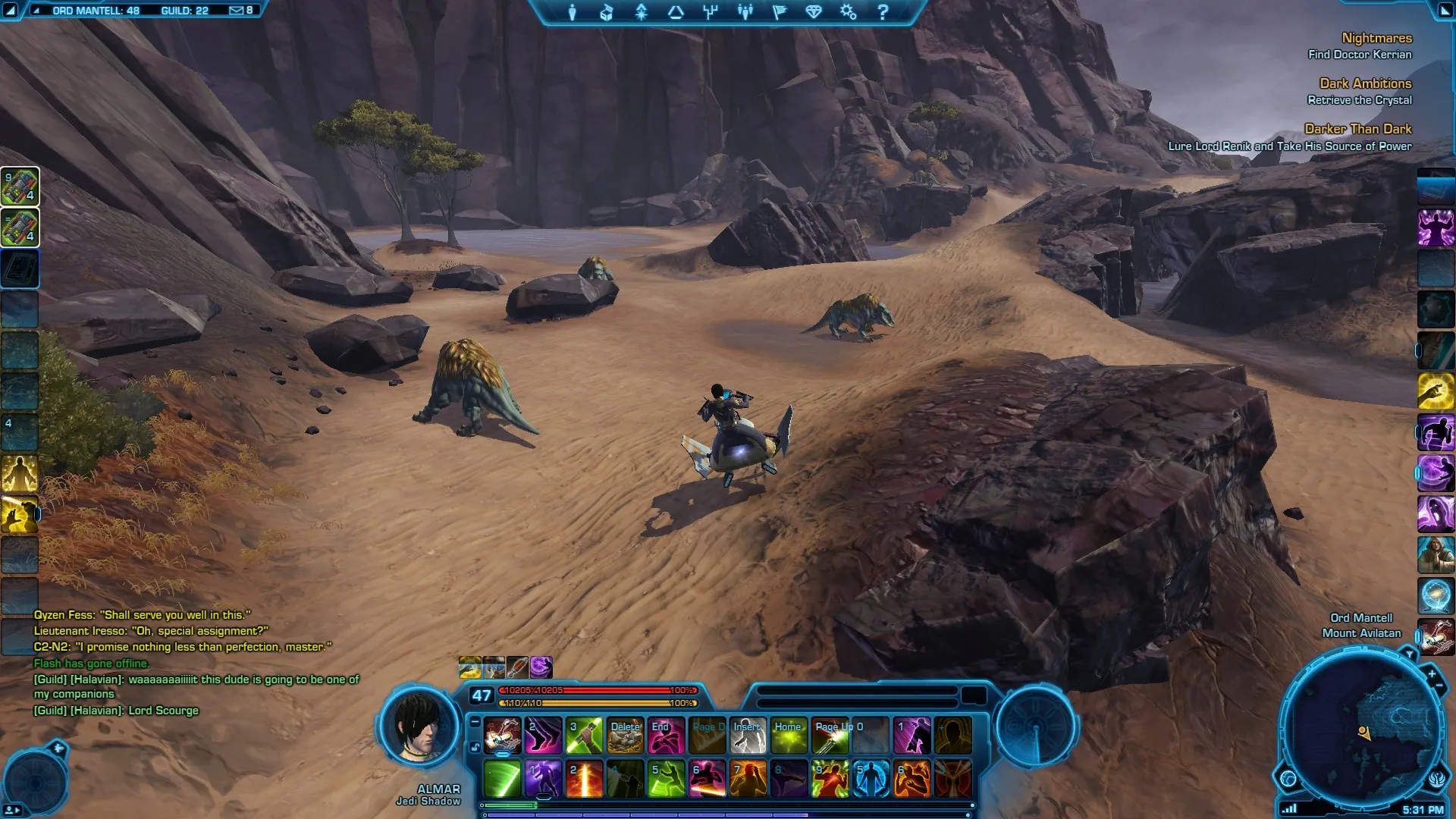The image size is (1456, 819).
Task: Open the guild flag icon in top menu
Action: coord(780,12)
